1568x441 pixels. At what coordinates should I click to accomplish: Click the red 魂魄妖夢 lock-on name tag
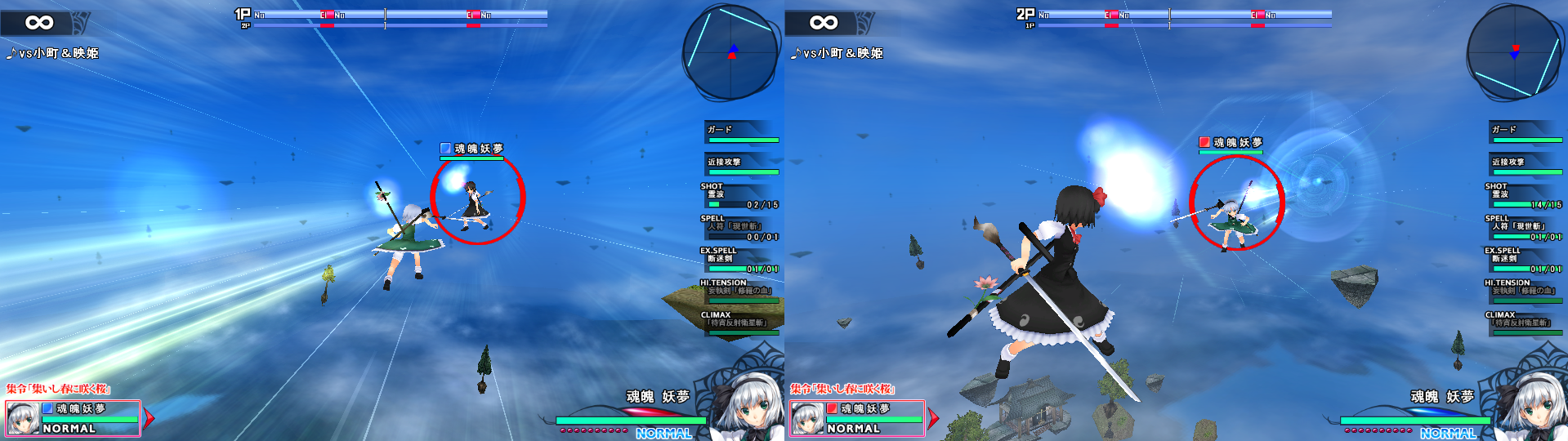tap(1231, 143)
